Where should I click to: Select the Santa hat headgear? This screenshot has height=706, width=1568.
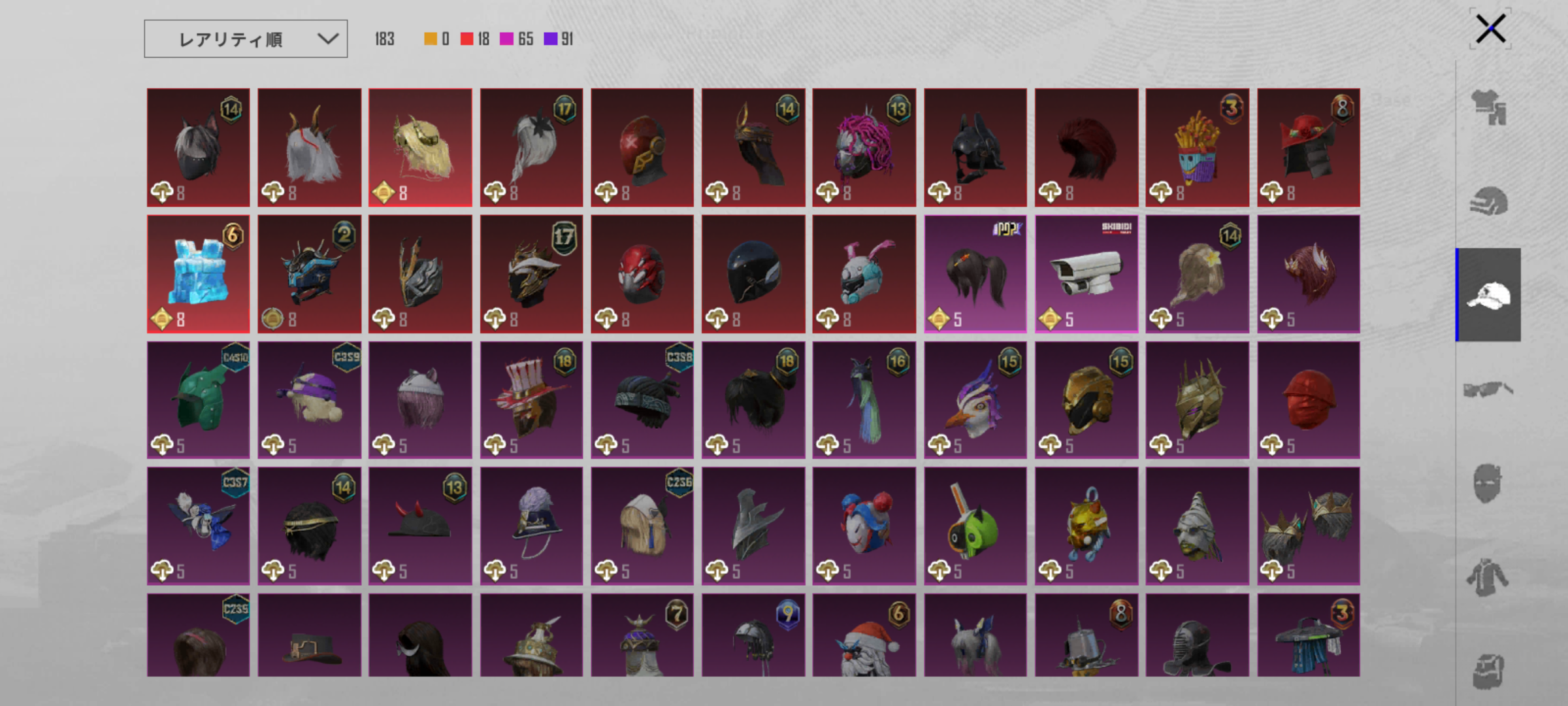pos(864,635)
